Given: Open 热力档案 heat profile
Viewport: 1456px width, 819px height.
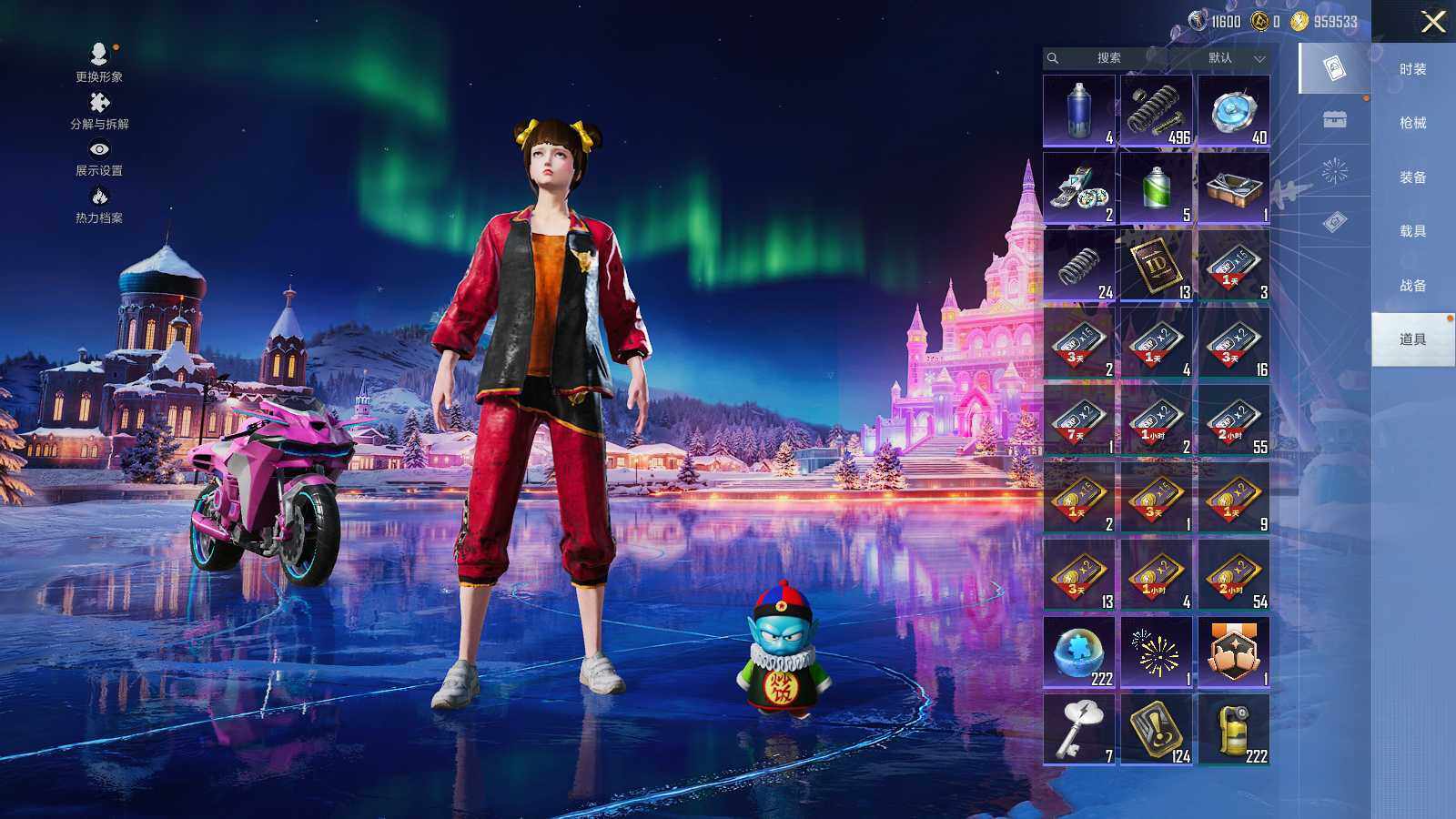Looking at the screenshot, I should point(99,204).
